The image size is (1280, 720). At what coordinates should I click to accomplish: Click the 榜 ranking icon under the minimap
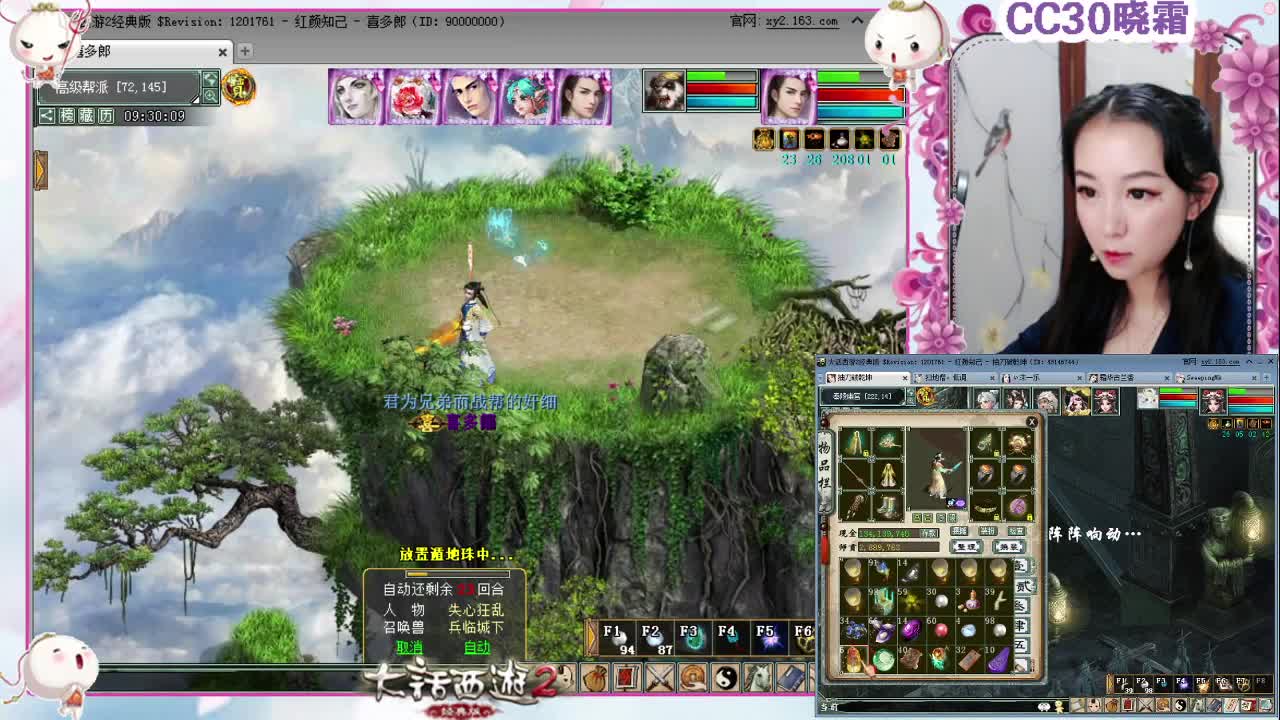[x=67, y=116]
